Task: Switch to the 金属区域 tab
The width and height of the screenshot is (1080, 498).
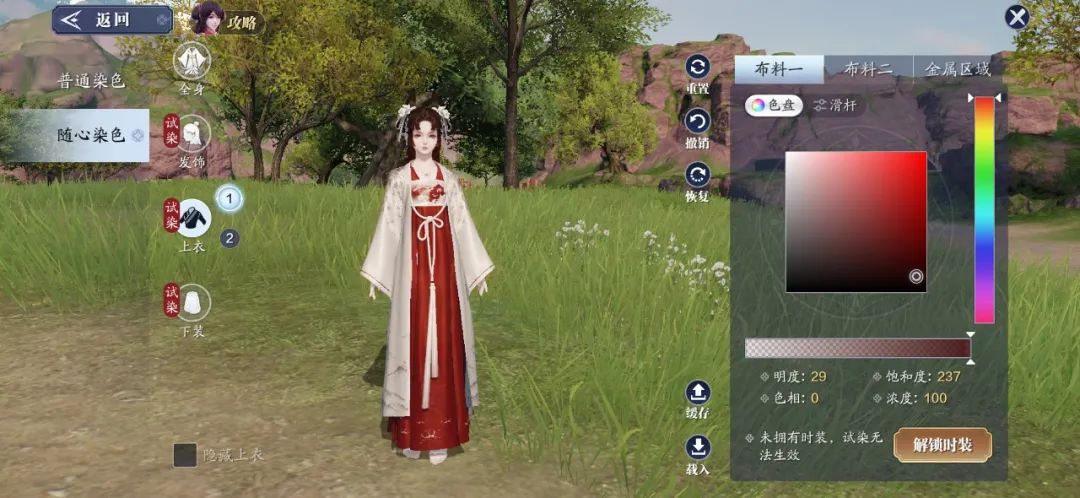Action: click(957, 69)
